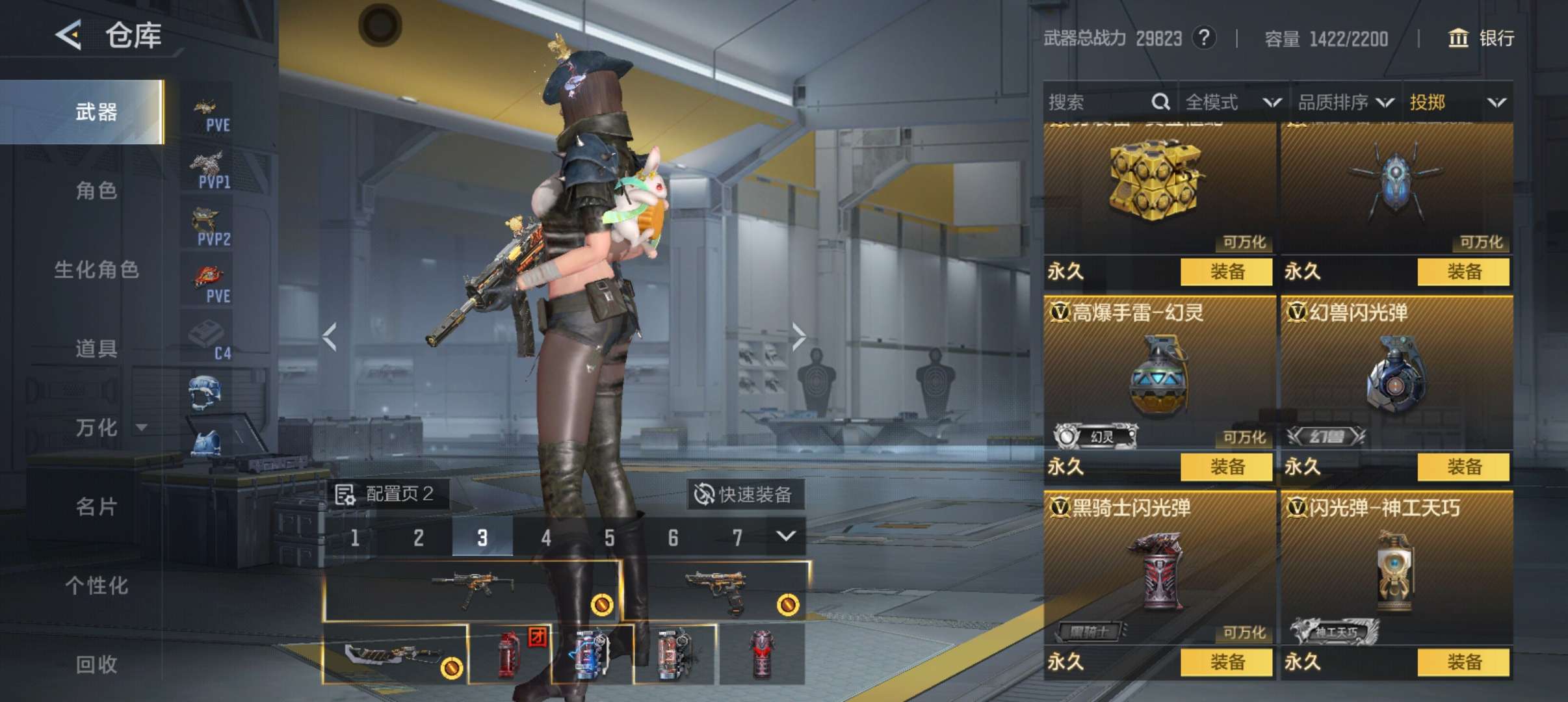Open the 投掷 weapon type dropdown

[1457, 102]
